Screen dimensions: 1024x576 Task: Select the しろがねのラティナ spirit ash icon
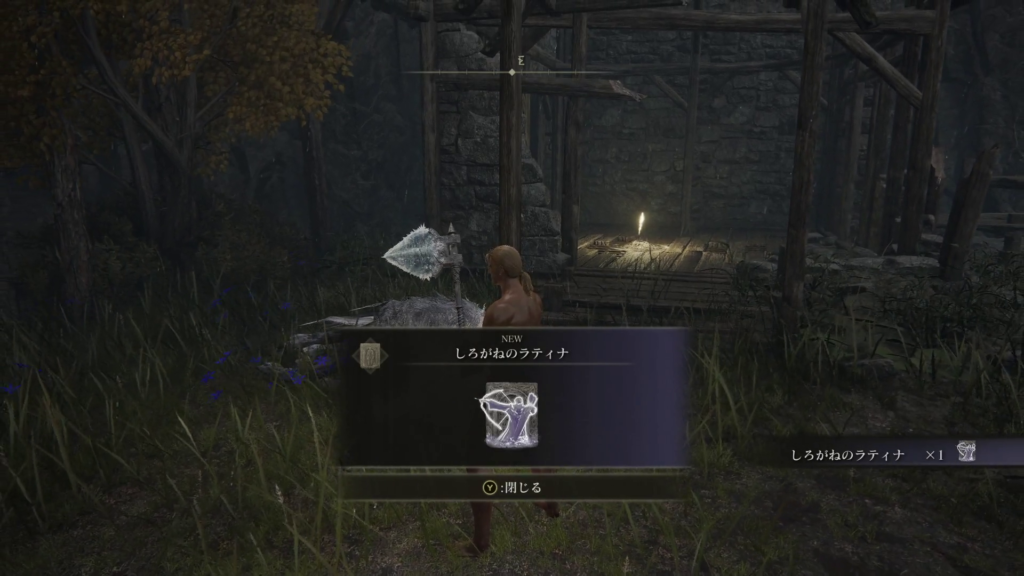[512, 413]
